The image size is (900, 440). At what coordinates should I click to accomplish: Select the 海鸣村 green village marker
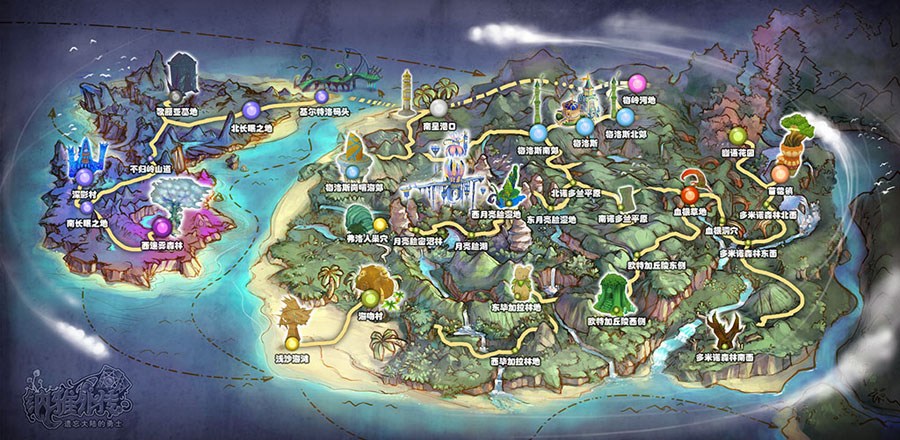[371, 297]
